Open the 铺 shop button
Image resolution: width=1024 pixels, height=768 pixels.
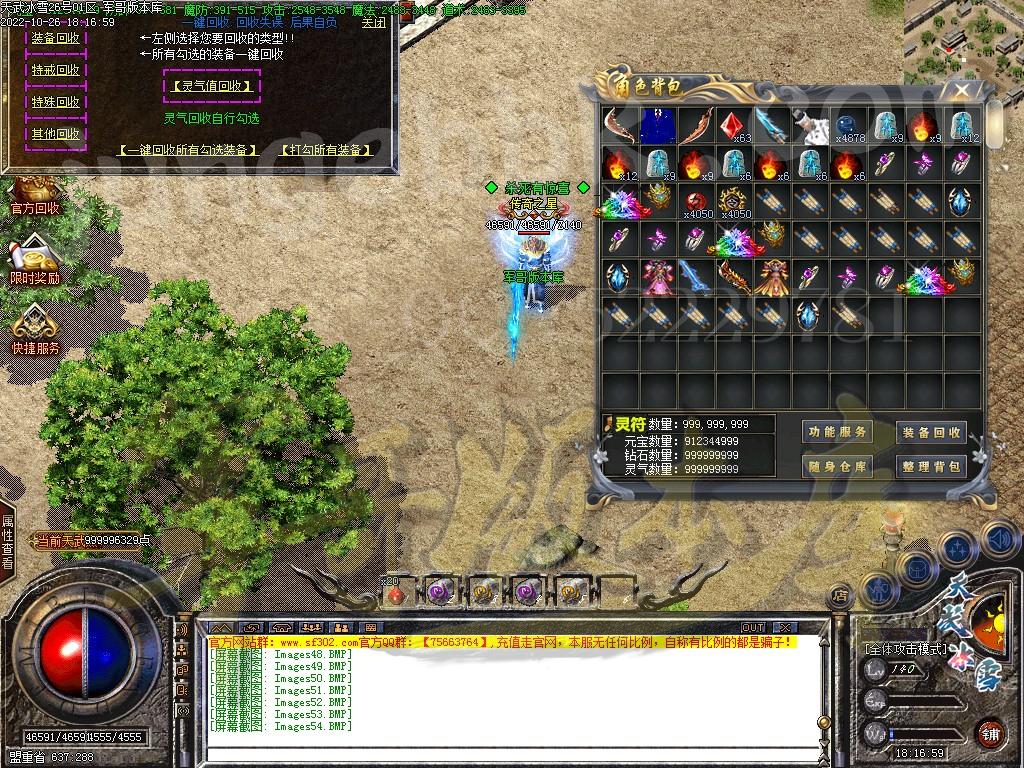pyautogui.click(x=989, y=733)
